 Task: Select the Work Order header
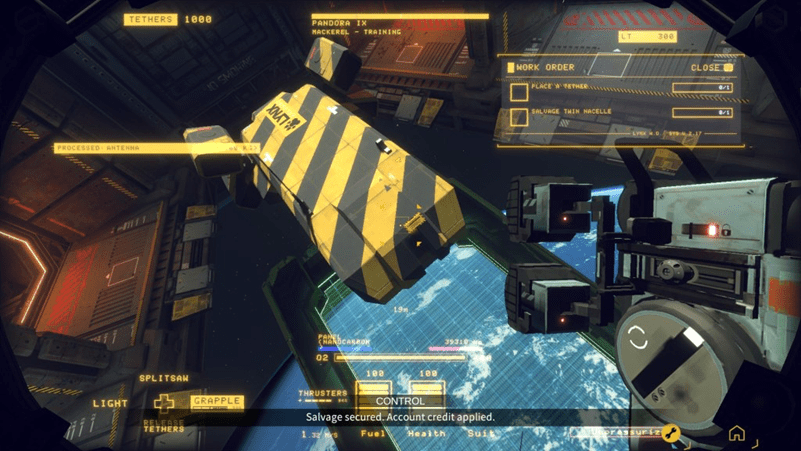coord(545,67)
